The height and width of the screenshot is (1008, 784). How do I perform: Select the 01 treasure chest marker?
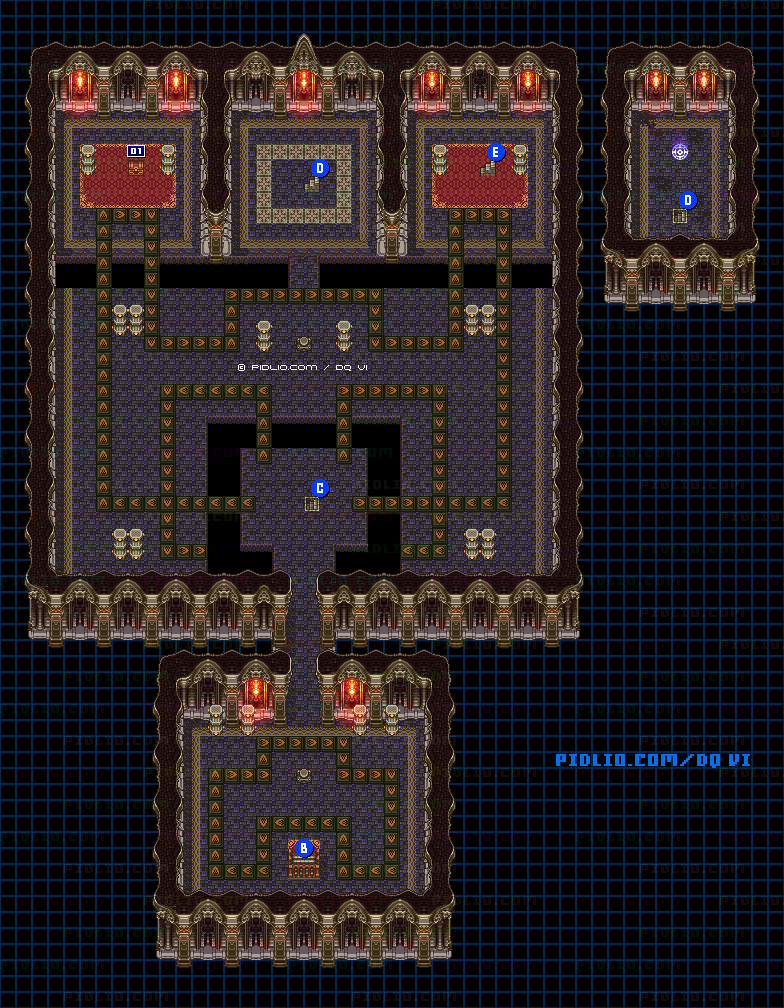point(136,151)
